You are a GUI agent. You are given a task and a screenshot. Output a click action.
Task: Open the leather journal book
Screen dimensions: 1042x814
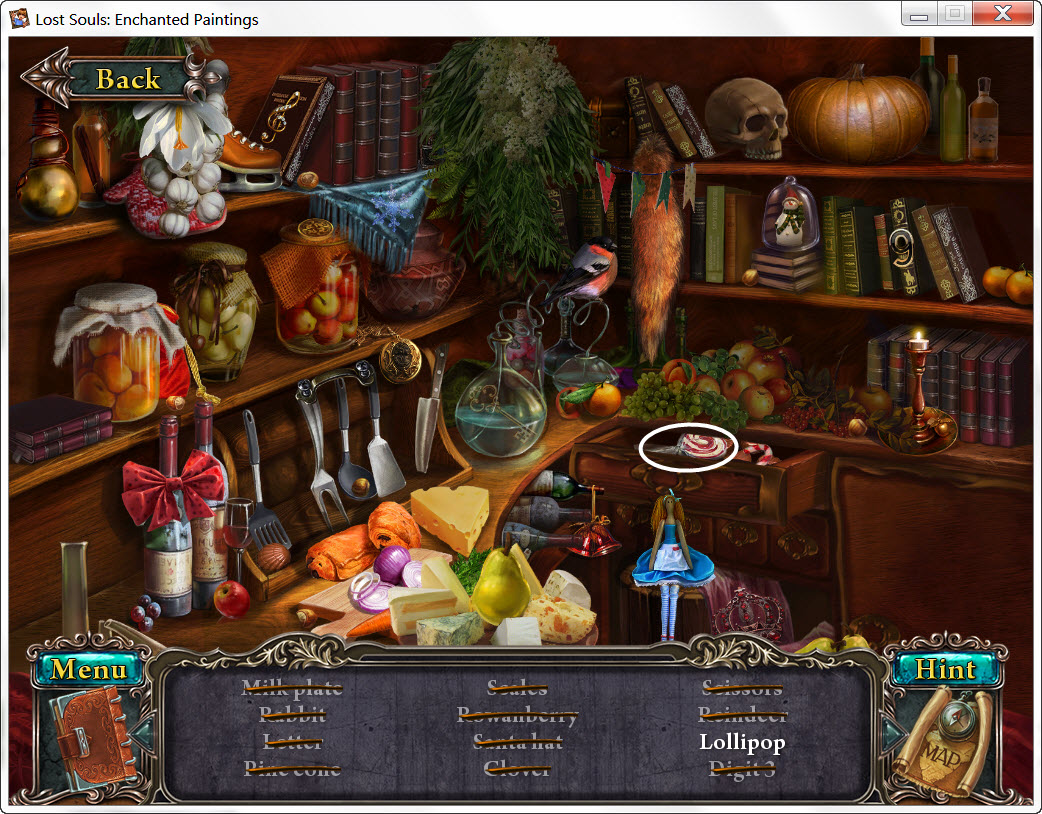pyautogui.click(x=92, y=740)
